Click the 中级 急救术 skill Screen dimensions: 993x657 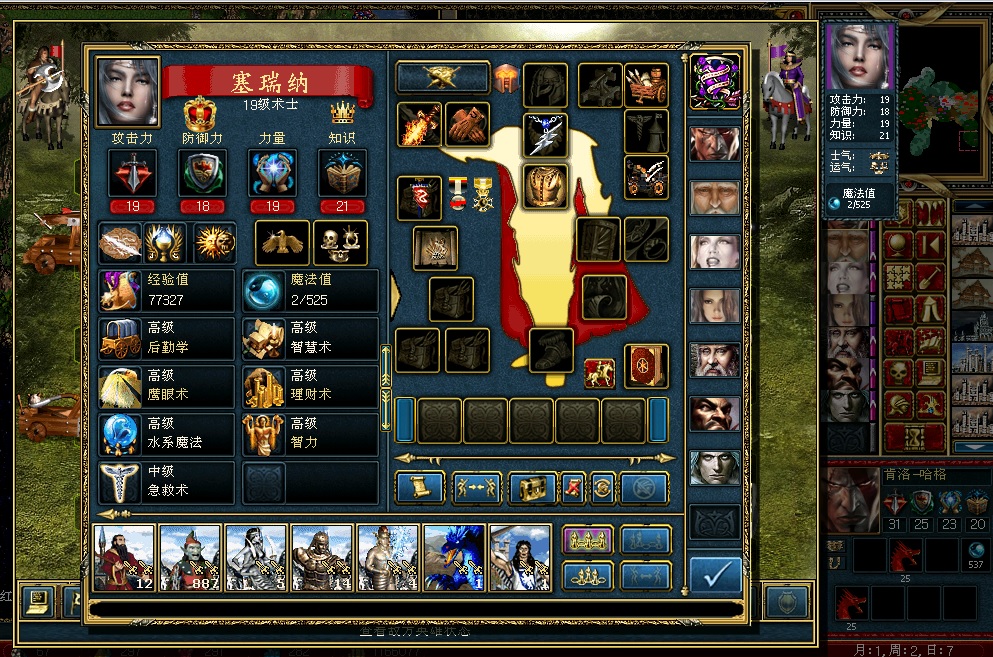click(x=167, y=482)
